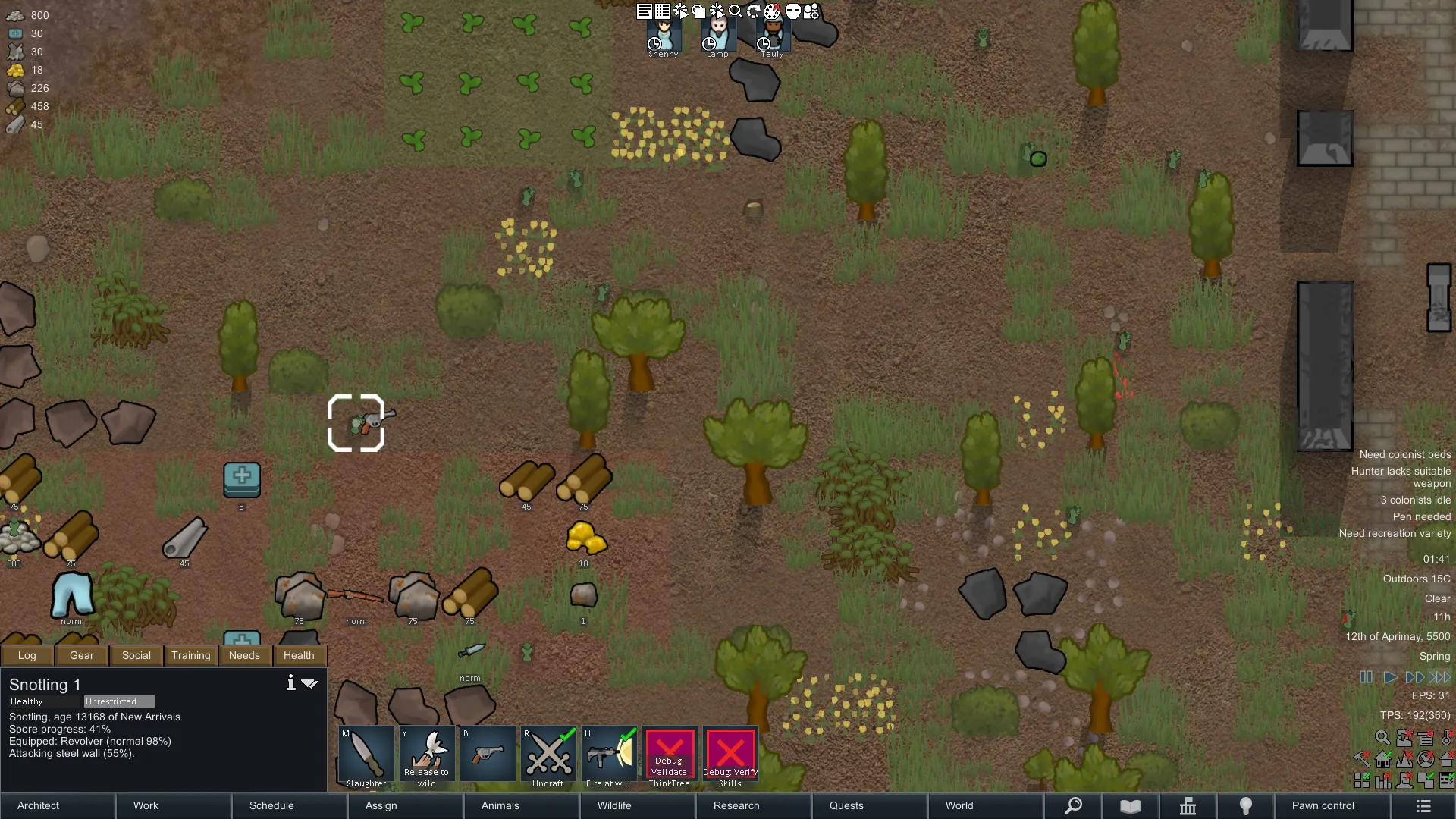The image size is (1456, 819).
Task: Open the Schedule panel
Action: point(271,805)
